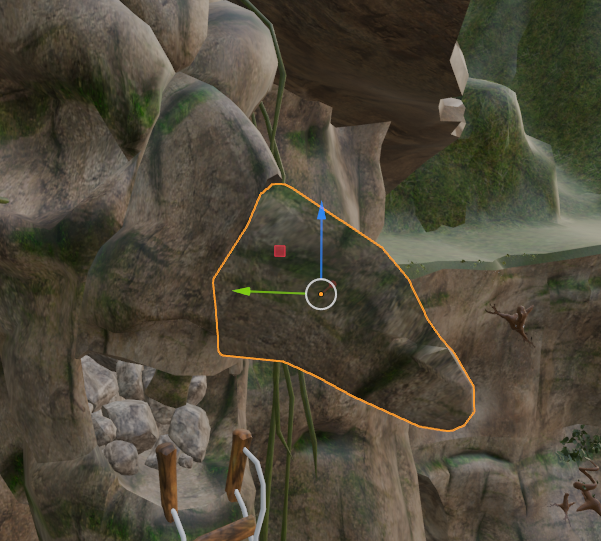601x541 pixels.
Task: Select the red X-axis gizmo handle
Action: coord(280,251)
